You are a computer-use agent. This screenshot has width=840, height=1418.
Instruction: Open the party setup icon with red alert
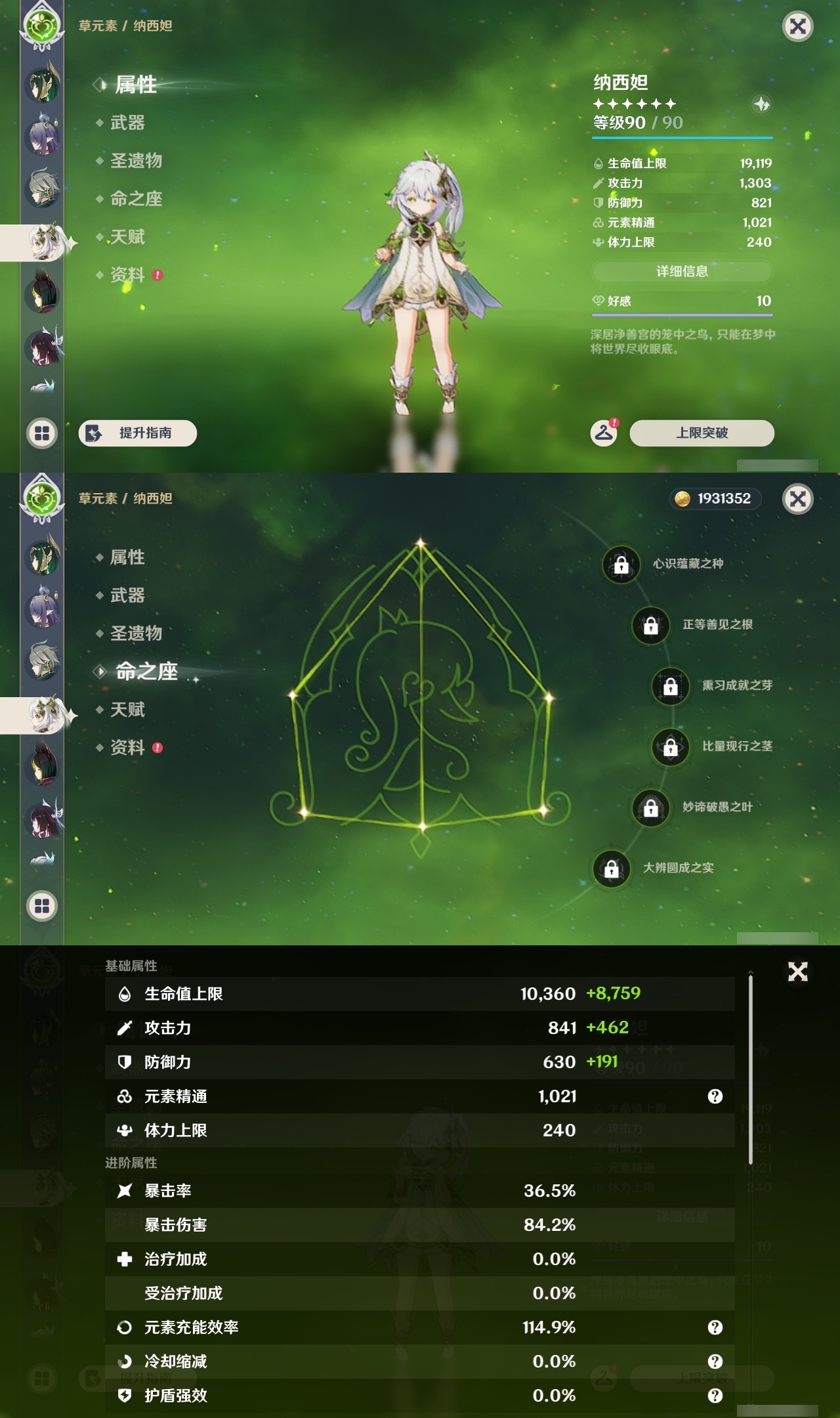coord(603,433)
